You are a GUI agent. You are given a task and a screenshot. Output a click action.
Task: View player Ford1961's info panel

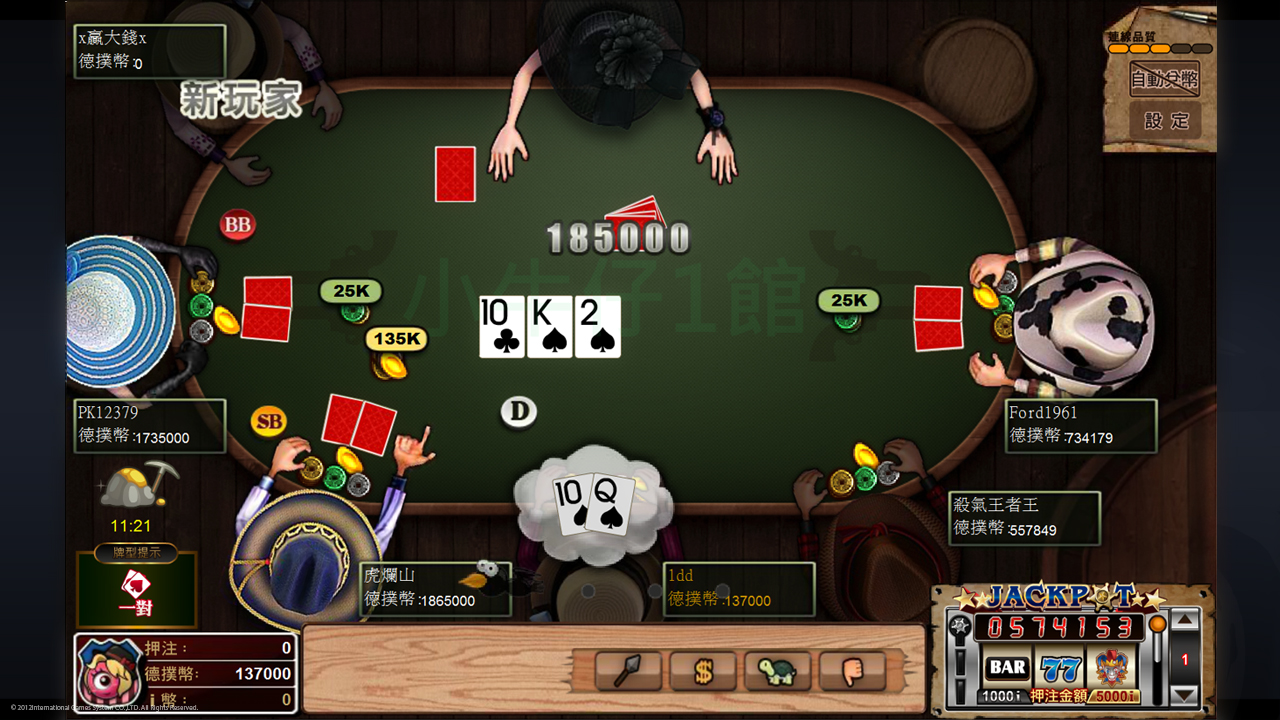coord(1080,425)
